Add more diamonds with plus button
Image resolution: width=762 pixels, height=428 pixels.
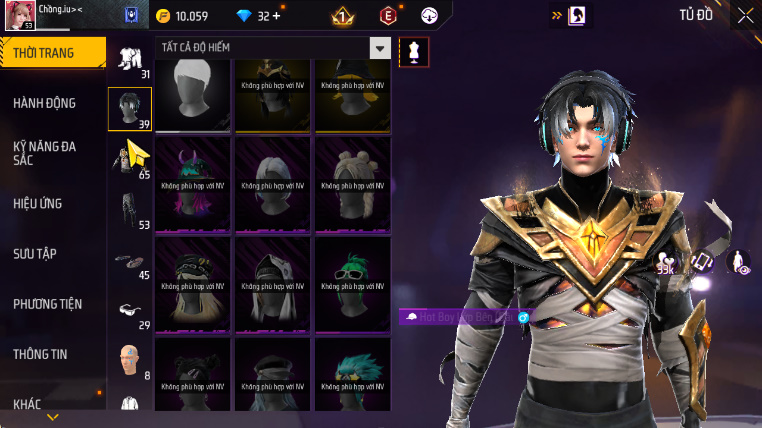pyautogui.click(x=277, y=16)
